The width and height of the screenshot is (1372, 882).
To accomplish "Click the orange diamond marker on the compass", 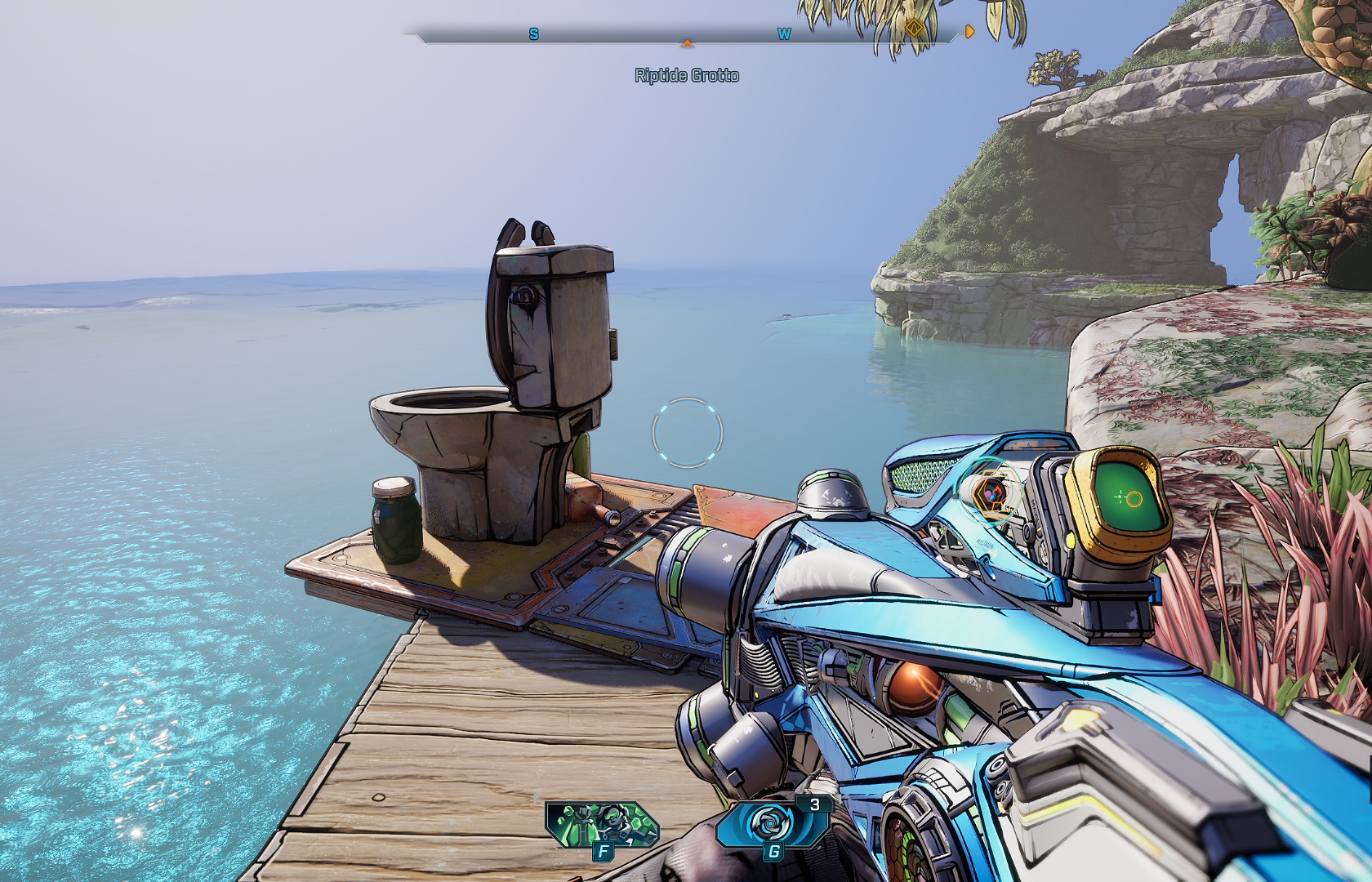I will 914,29.
